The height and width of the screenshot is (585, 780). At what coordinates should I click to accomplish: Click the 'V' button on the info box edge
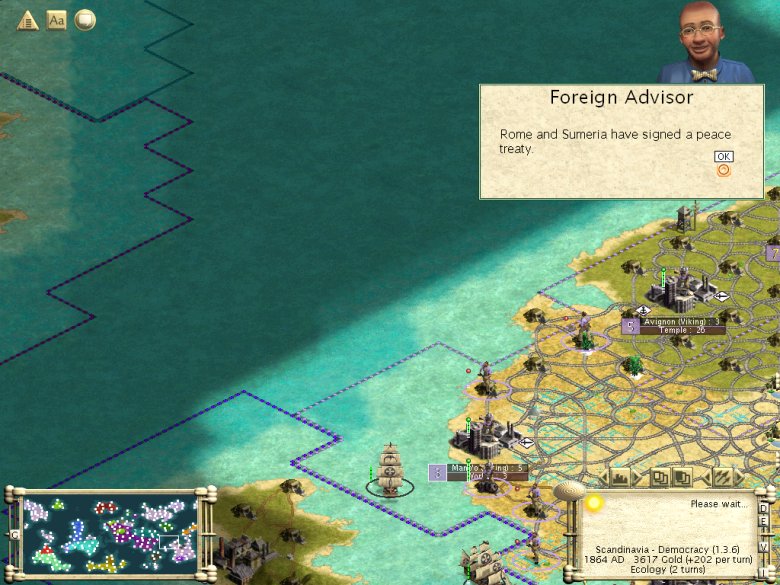765,547
